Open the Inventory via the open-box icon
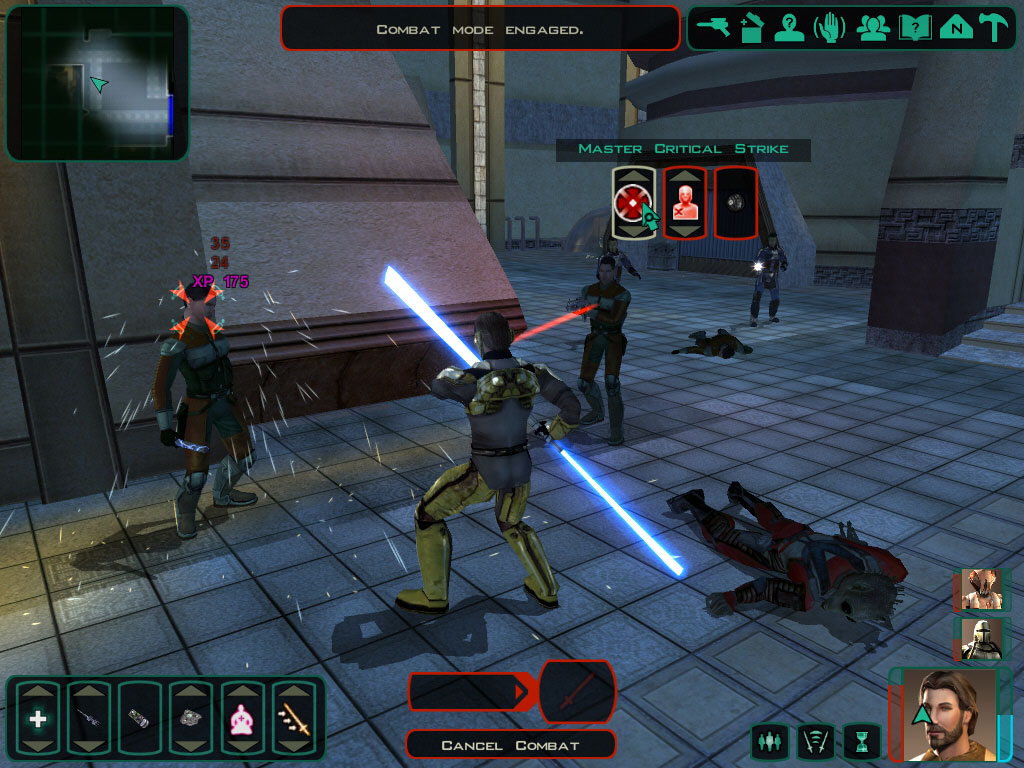This screenshot has height=768, width=1024. pos(752,27)
